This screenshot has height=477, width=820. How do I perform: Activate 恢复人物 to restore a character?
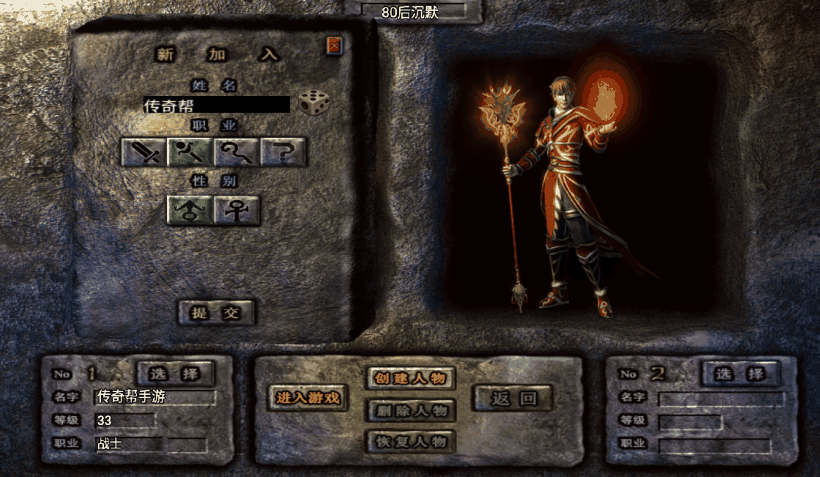pyautogui.click(x=411, y=441)
